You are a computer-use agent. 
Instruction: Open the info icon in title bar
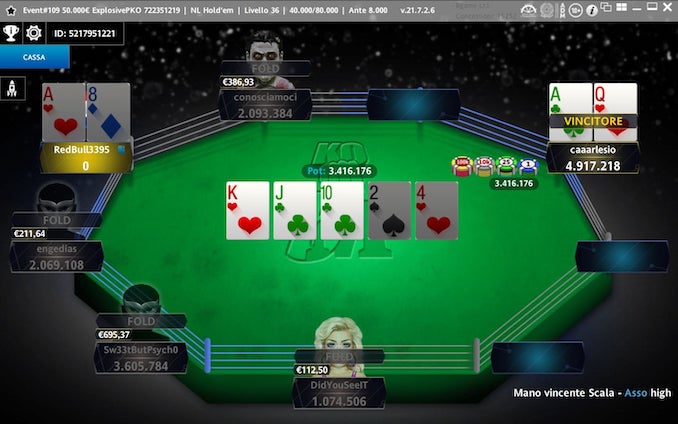coord(592,10)
